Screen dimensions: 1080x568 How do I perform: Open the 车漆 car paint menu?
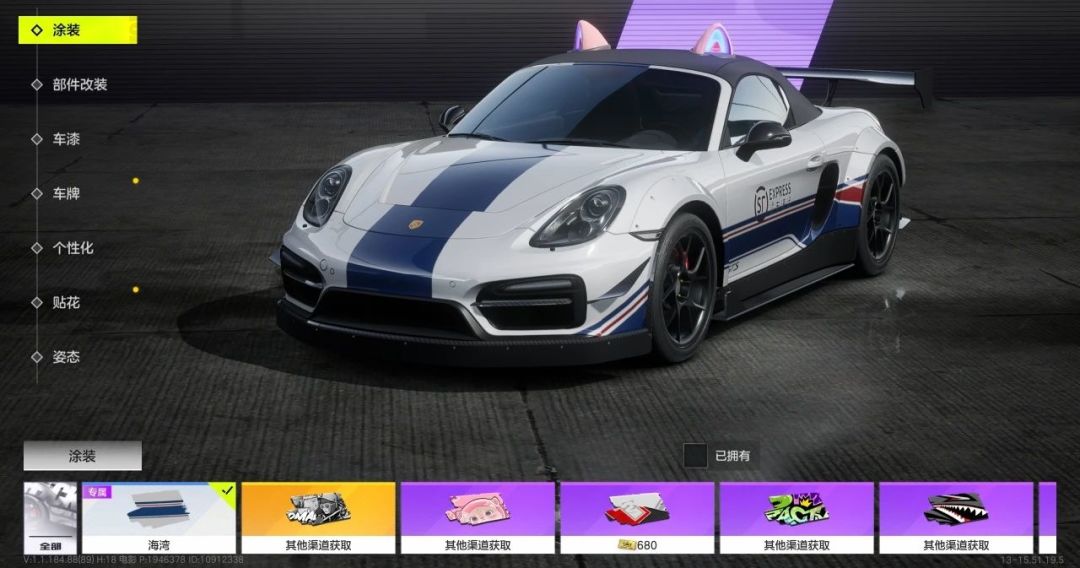coord(67,139)
